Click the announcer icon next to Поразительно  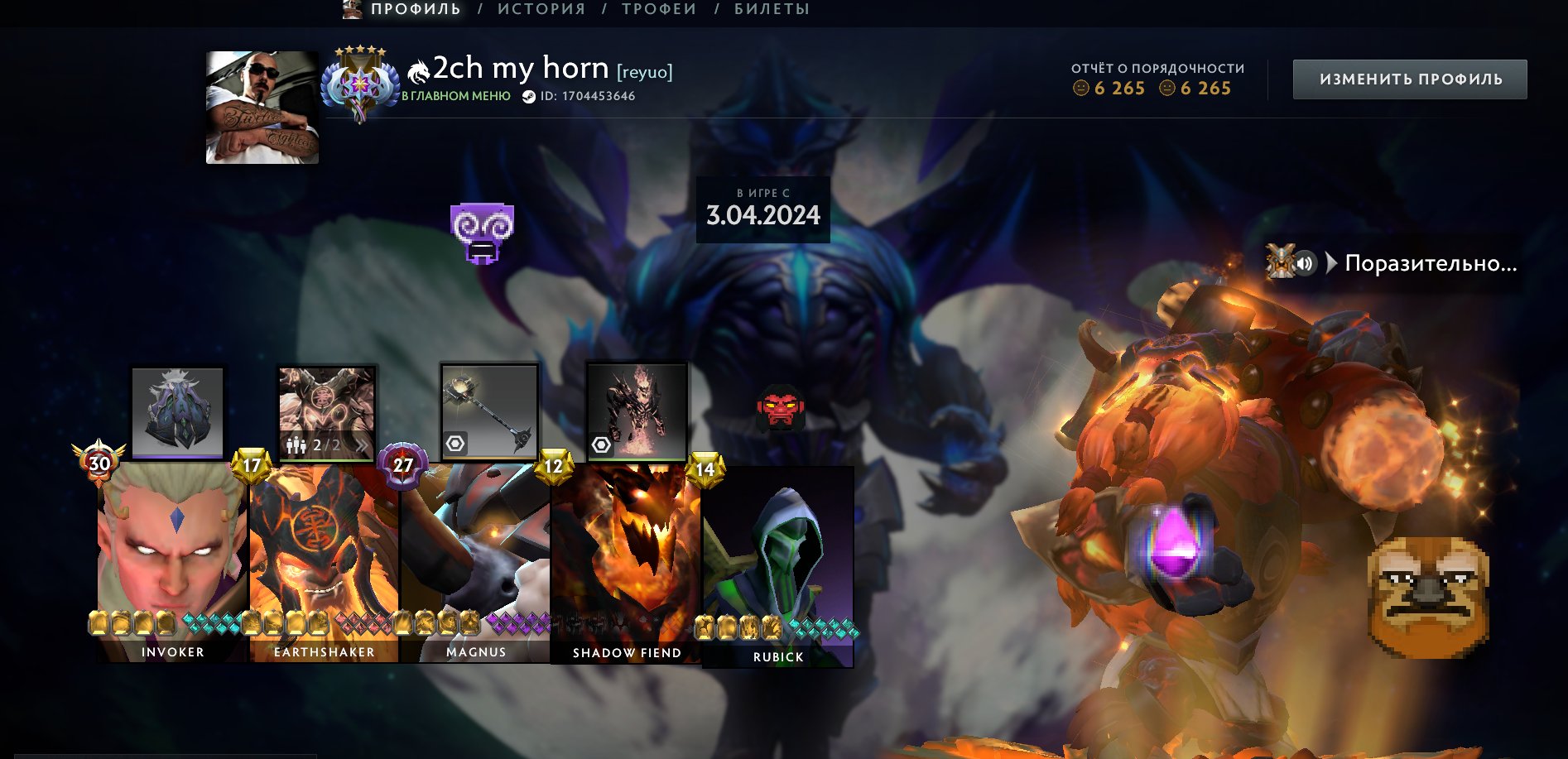click(x=1281, y=262)
